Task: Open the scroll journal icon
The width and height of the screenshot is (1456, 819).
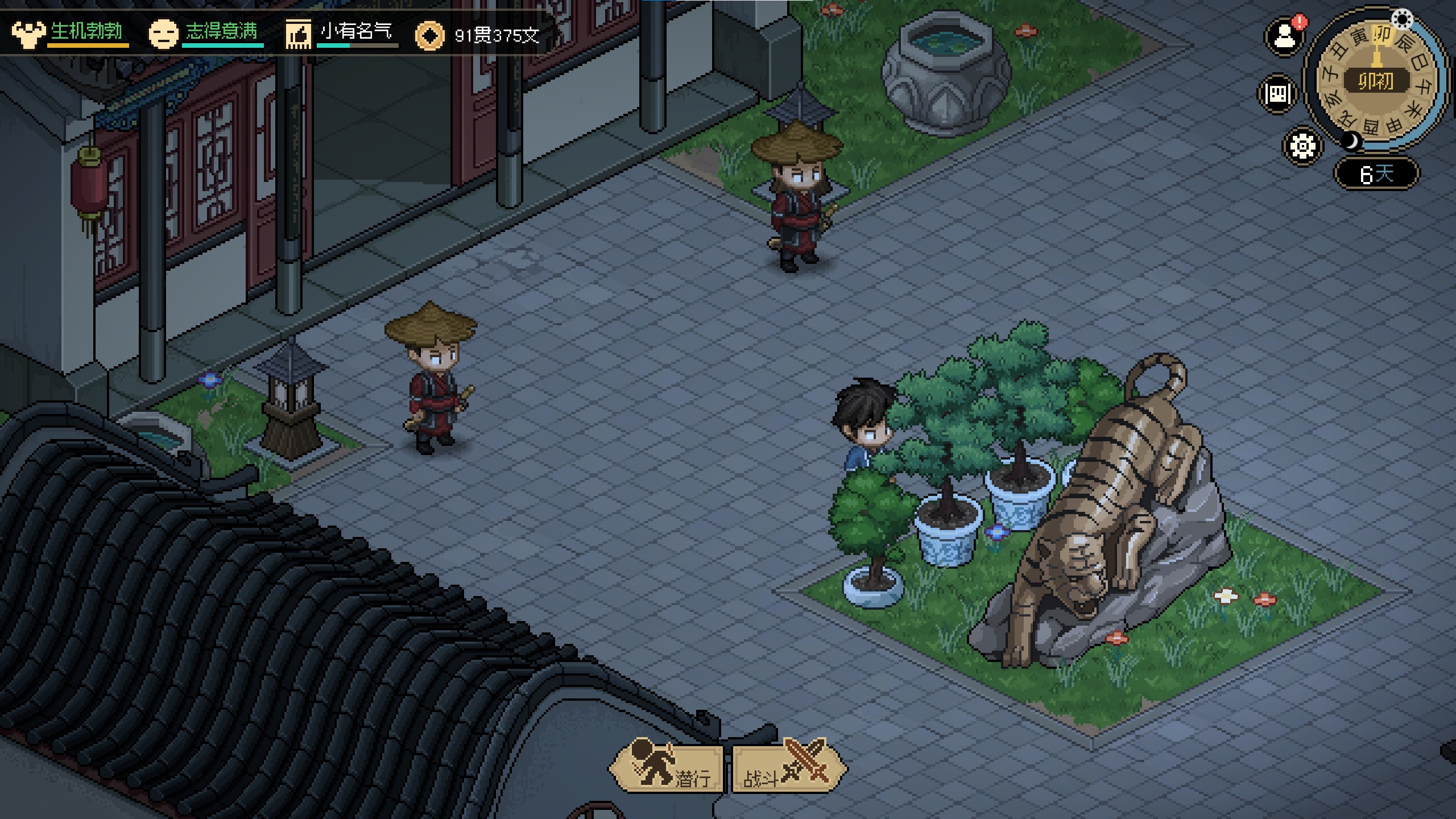Action: click(1277, 93)
